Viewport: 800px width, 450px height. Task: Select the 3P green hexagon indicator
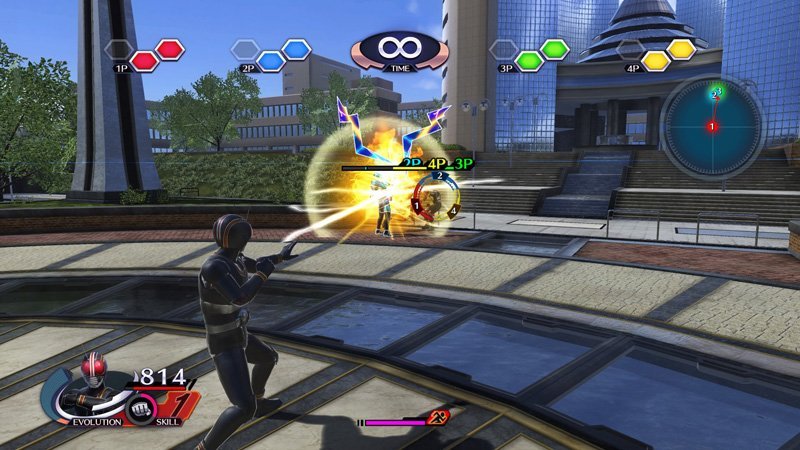[542, 54]
